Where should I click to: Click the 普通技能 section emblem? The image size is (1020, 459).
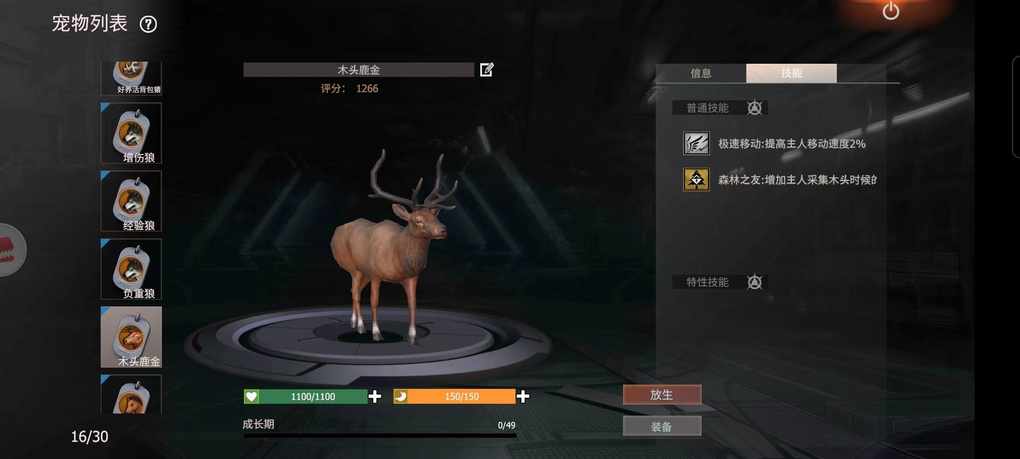[755, 108]
